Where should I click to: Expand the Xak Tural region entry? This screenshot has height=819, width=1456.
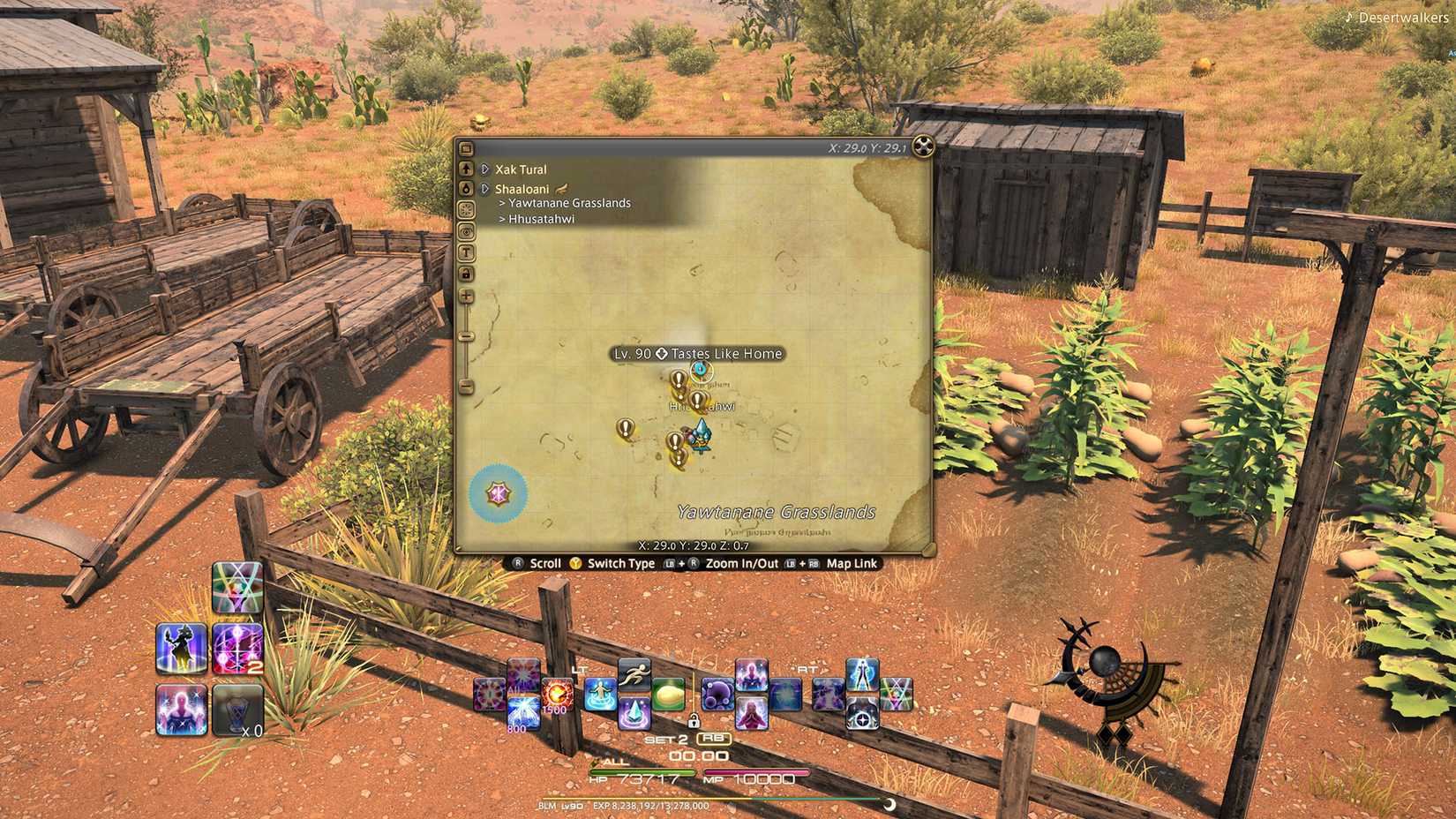[484, 169]
